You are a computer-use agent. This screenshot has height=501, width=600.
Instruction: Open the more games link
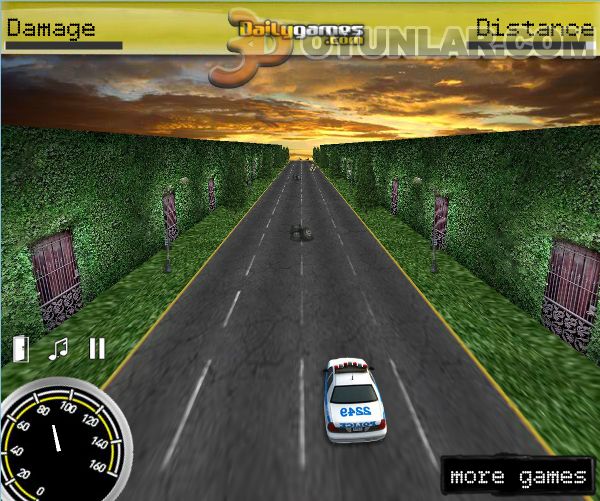(517, 476)
